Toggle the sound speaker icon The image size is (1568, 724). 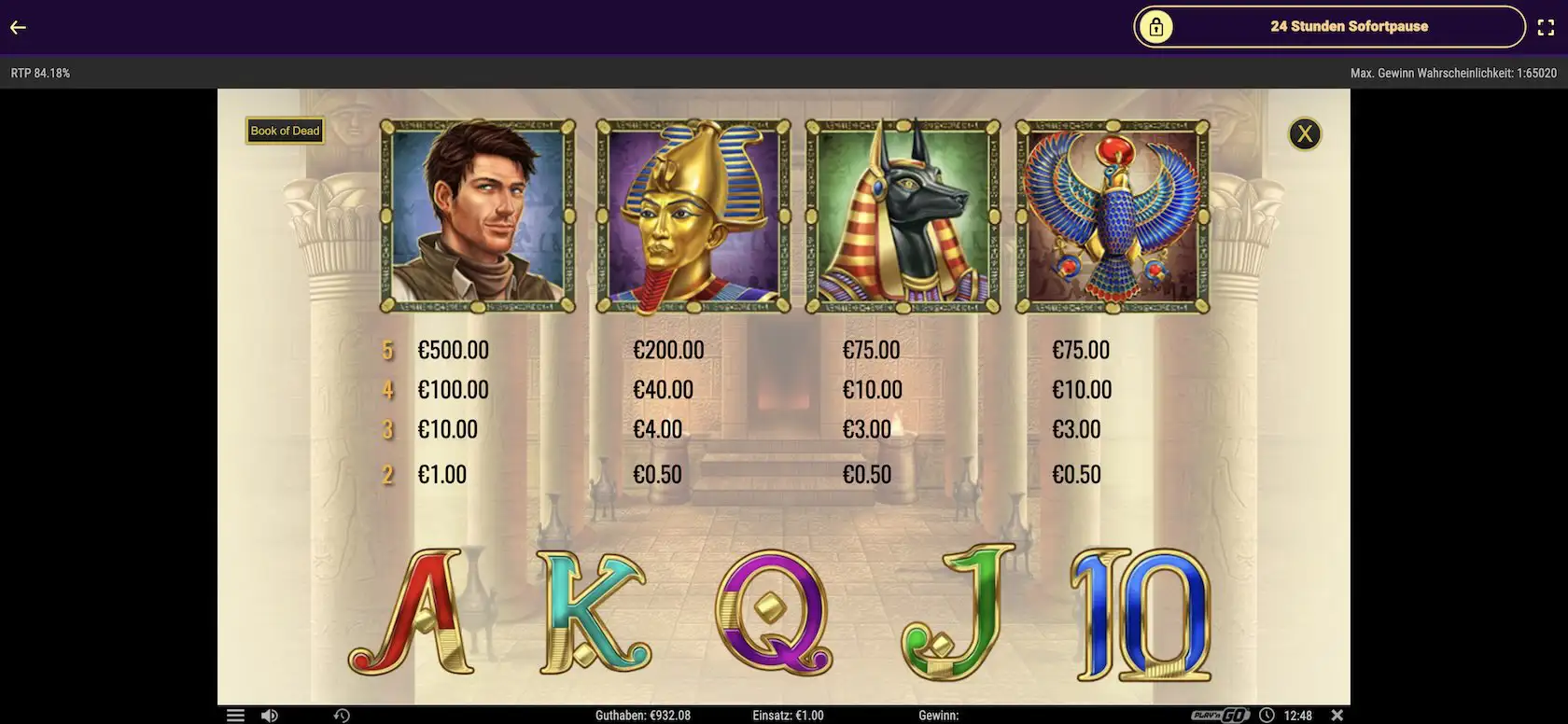point(269,715)
